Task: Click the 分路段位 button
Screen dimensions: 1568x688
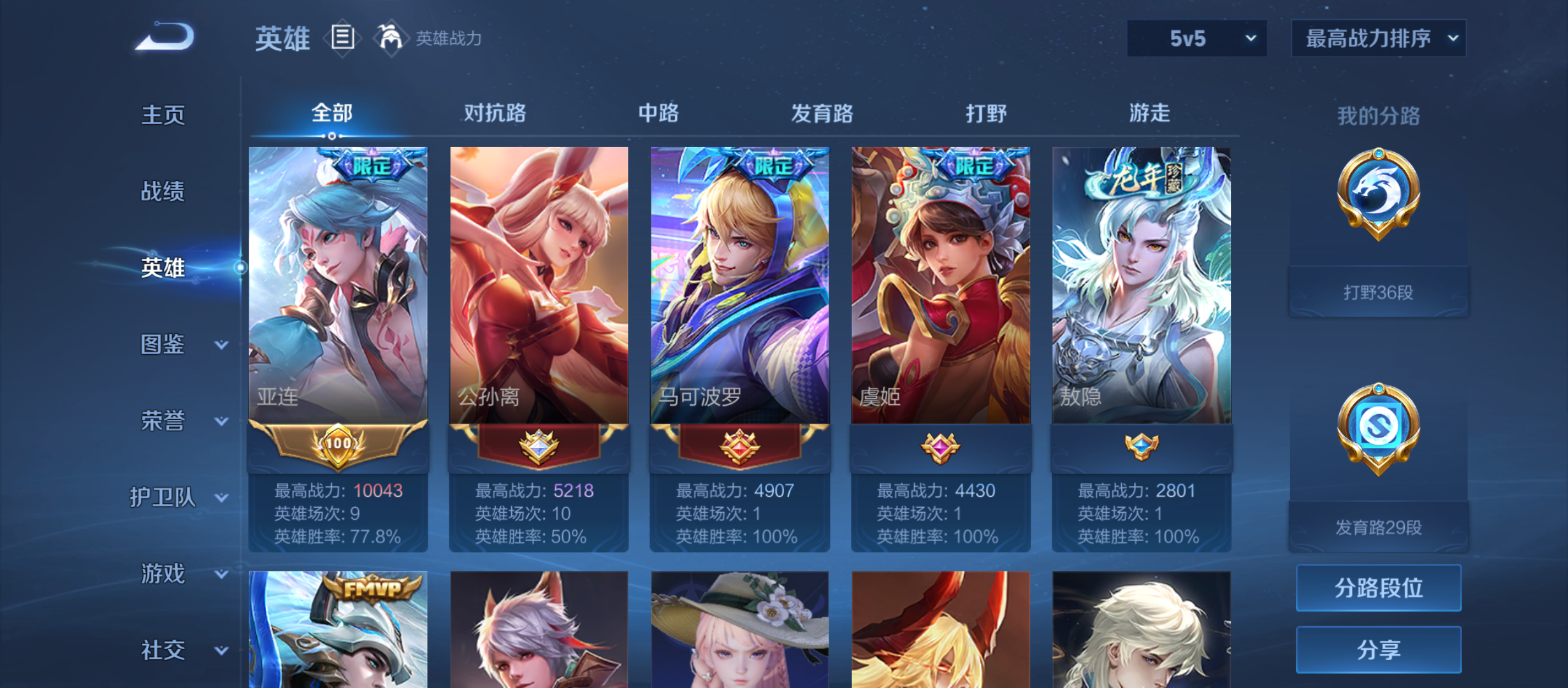Action: [1378, 588]
